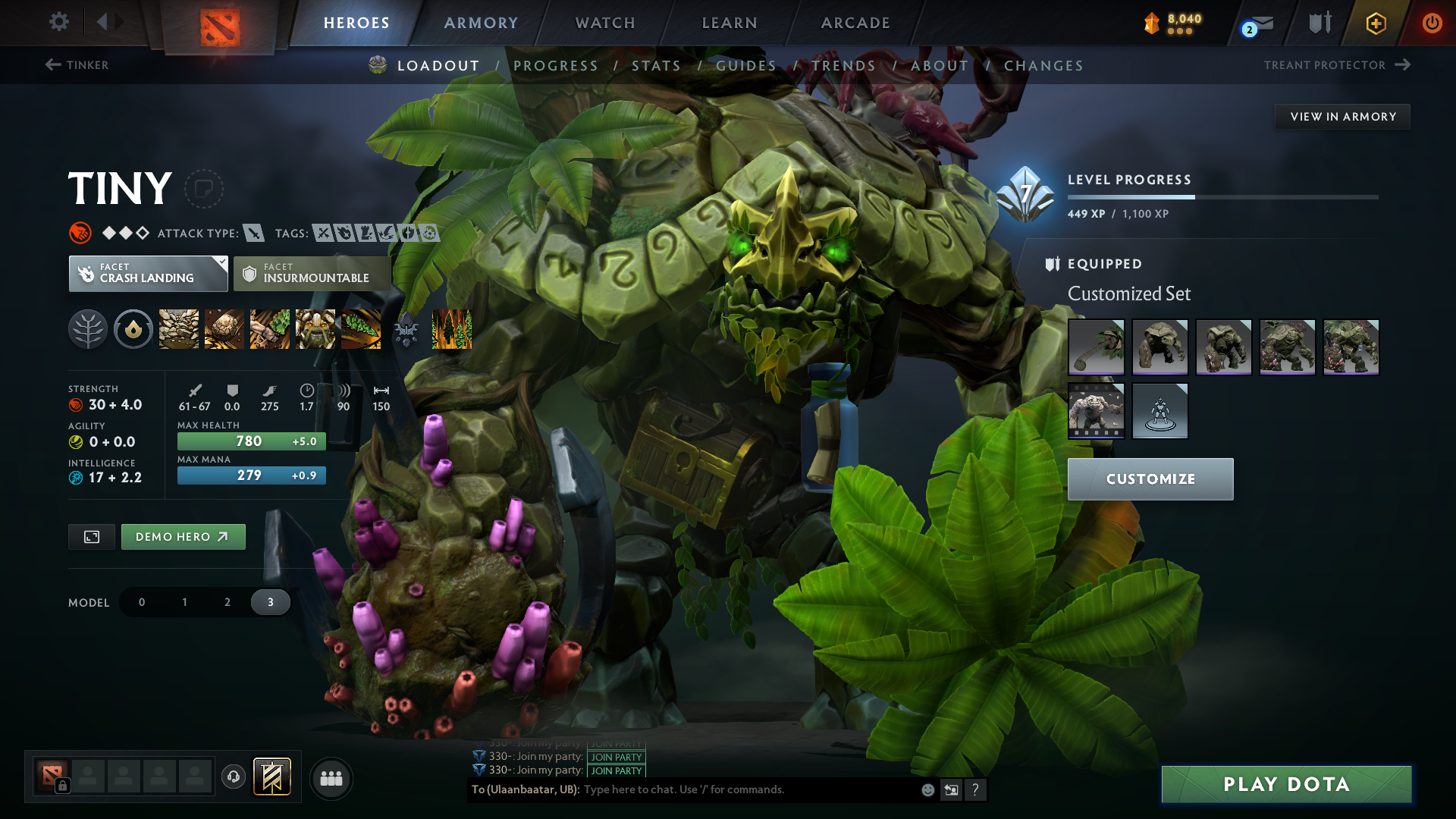This screenshot has height=819, width=1456.
Task: Click the forward arrow toward Treant Protector
Action: 1401,65
